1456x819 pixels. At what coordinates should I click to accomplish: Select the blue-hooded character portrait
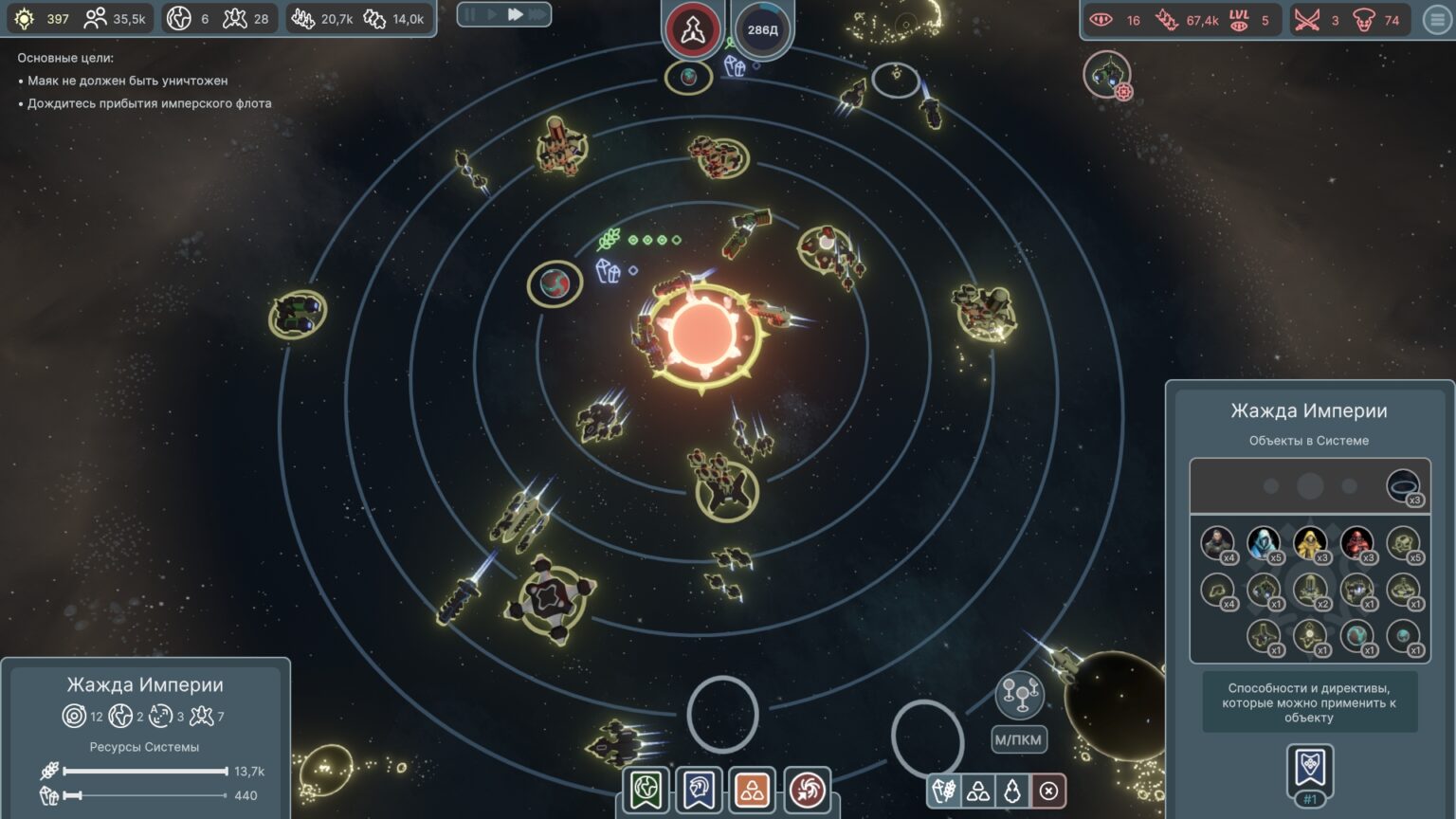click(x=1263, y=543)
